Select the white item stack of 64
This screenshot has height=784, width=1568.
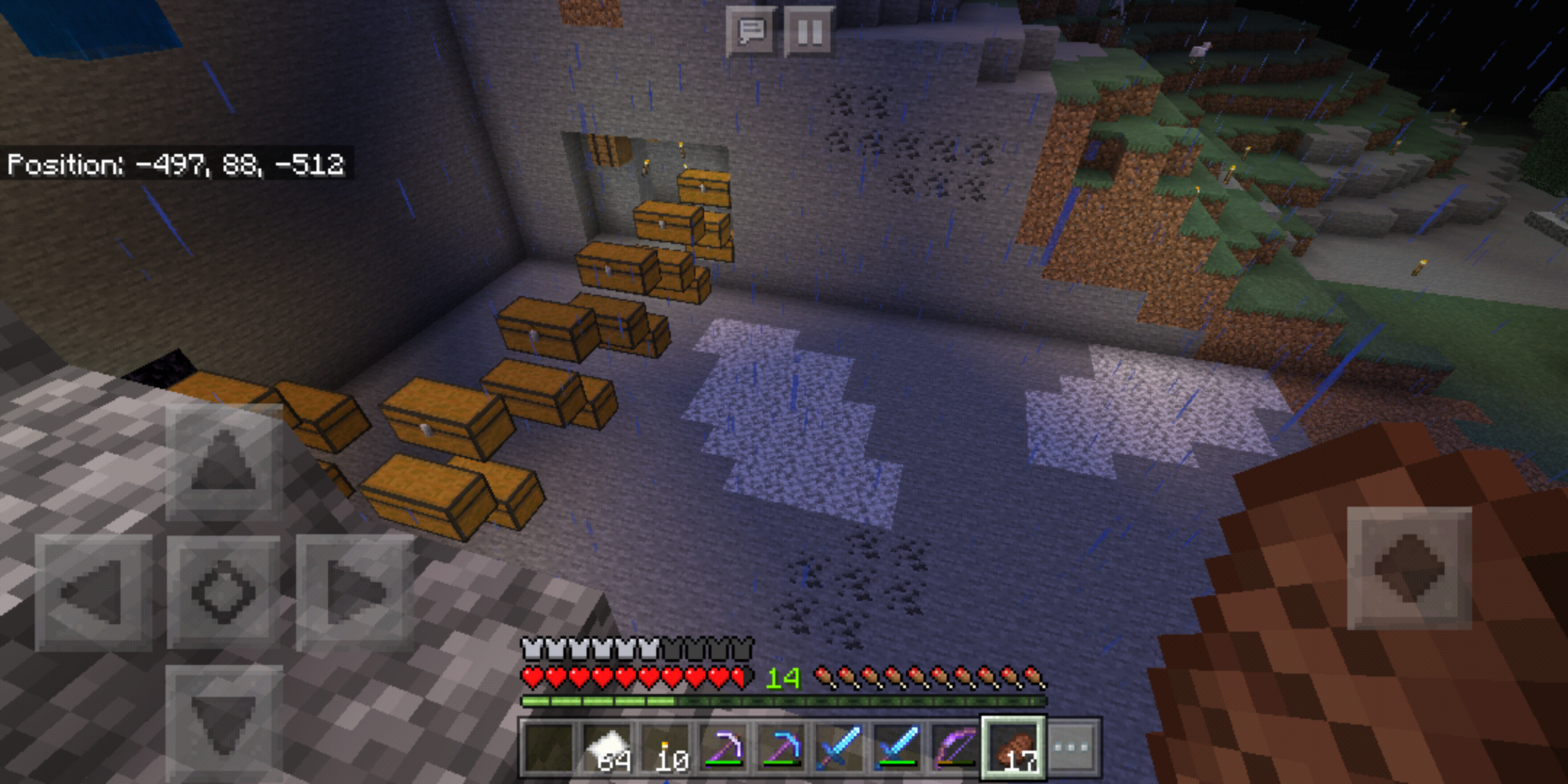(608, 747)
